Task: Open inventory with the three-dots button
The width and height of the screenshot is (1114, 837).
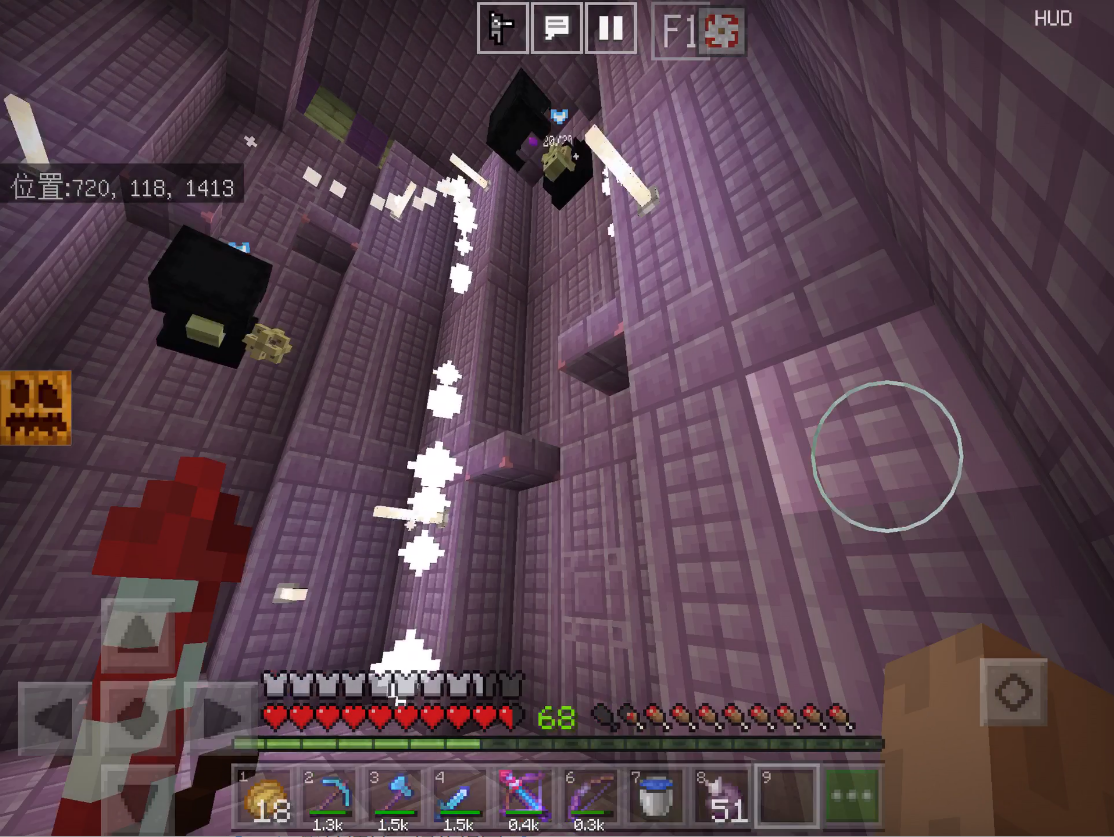Action: click(x=851, y=797)
